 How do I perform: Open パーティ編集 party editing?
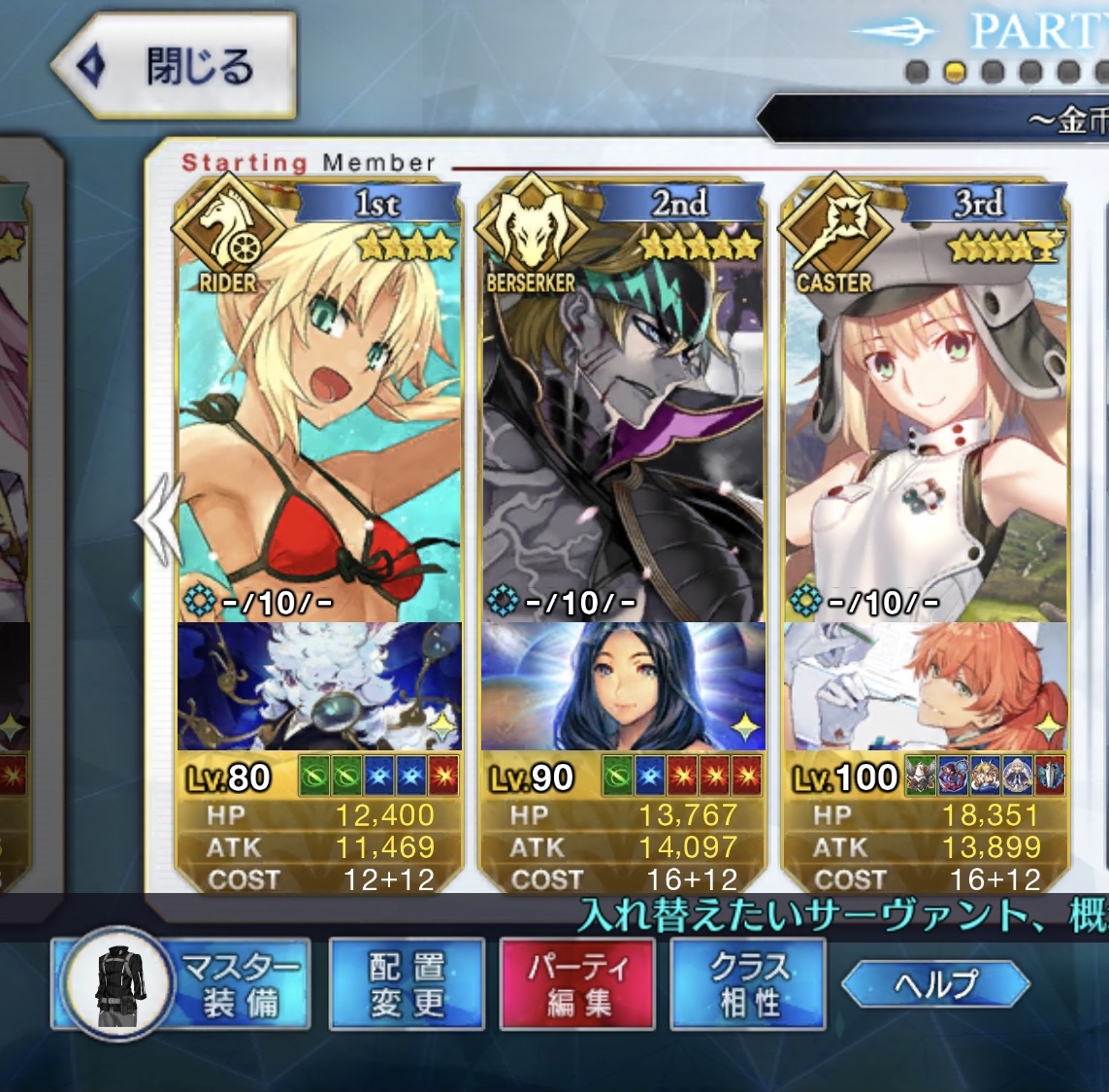[577, 983]
